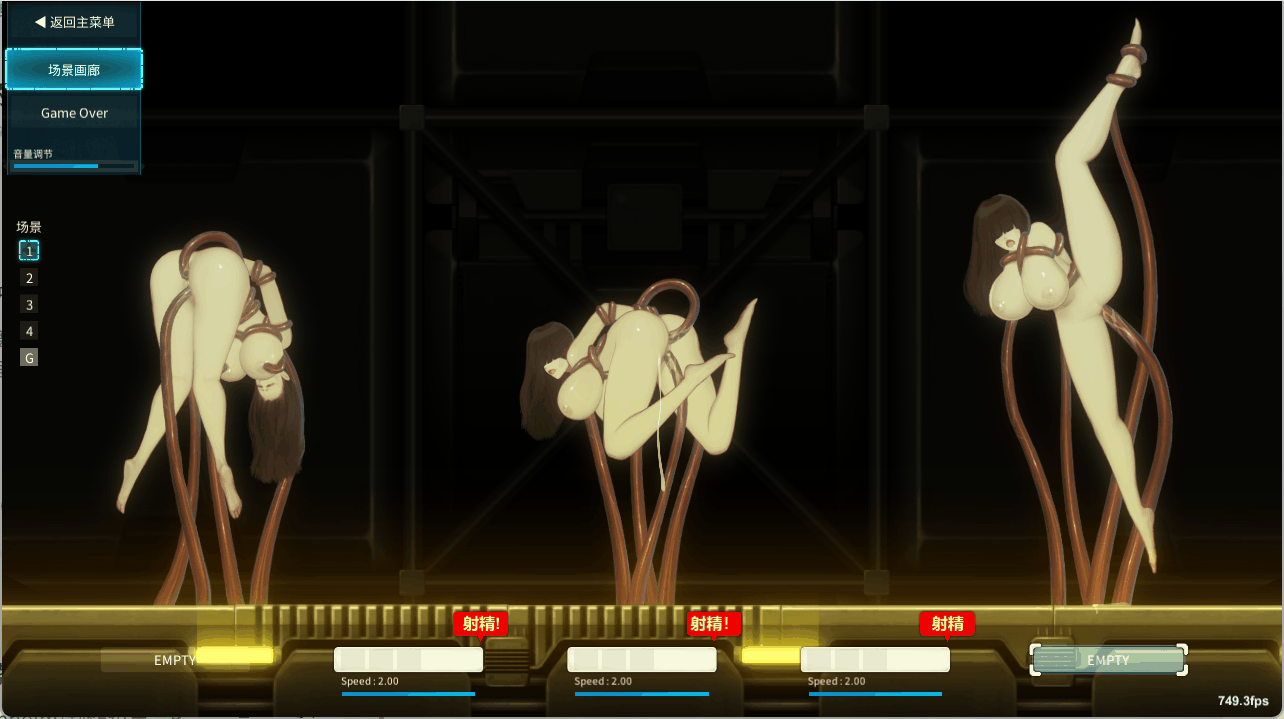Viewport: 1284px width, 719px height.
Task: Select the bracketed EMPTY slot
Action: (x=1108, y=660)
